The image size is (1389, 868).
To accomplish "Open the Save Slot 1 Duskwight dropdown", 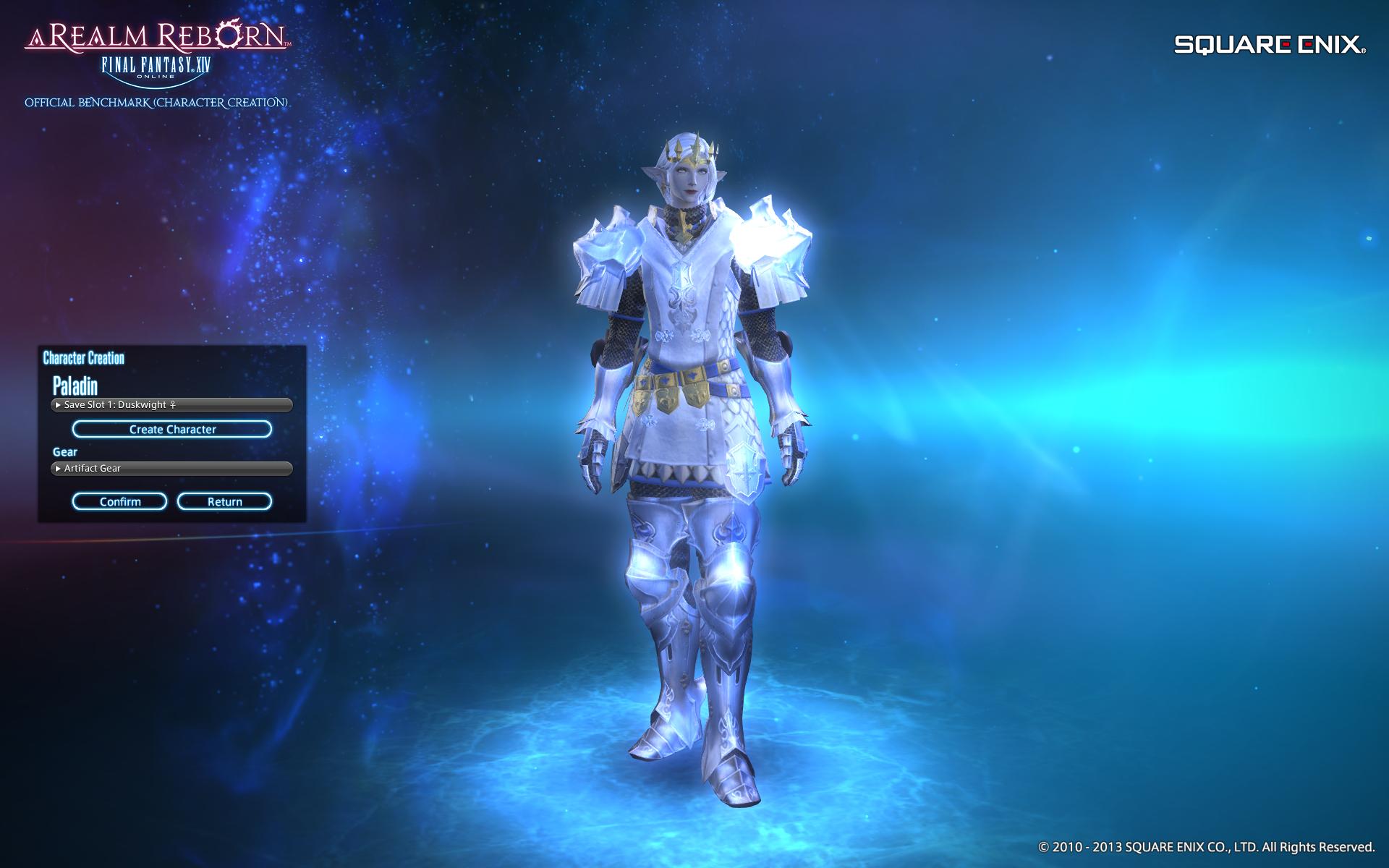I will pyautogui.click(x=171, y=405).
